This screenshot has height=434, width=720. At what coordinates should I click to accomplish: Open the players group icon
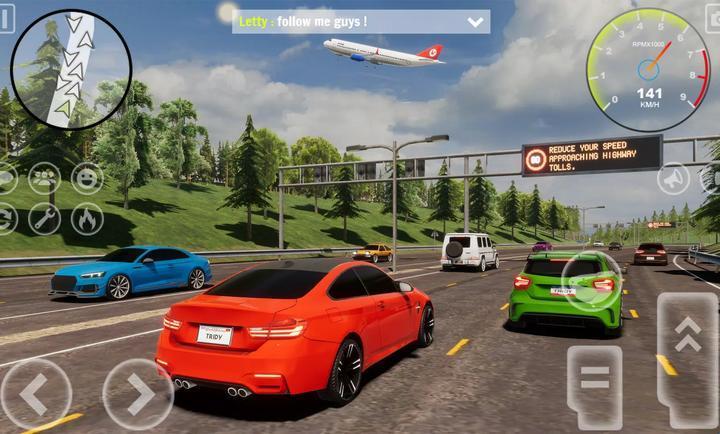point(44,179)
